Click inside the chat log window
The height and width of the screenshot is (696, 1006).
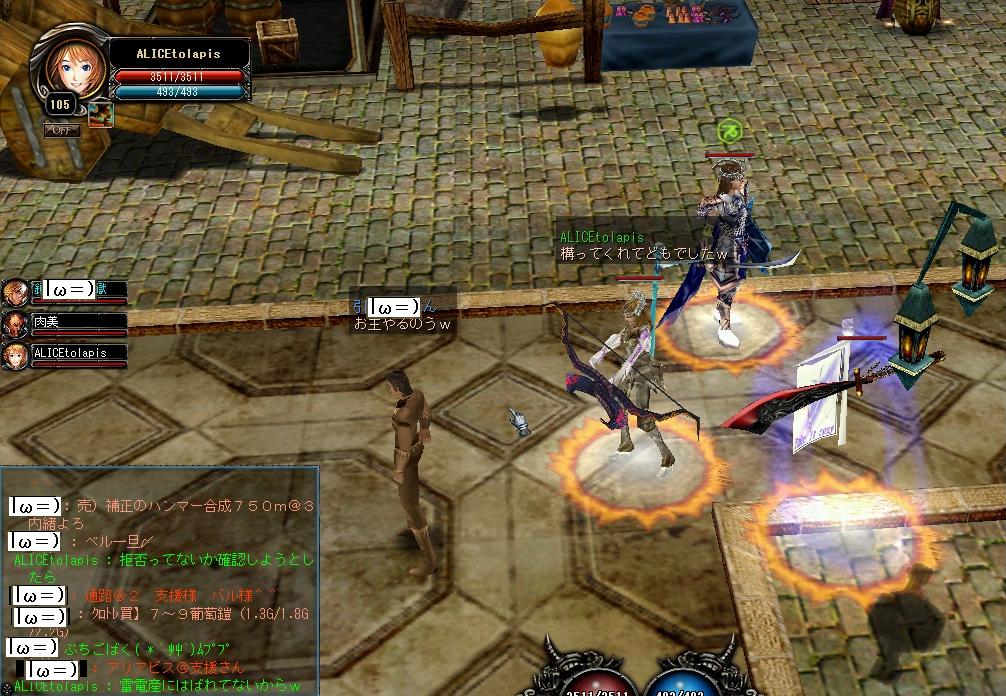(160, 580)
